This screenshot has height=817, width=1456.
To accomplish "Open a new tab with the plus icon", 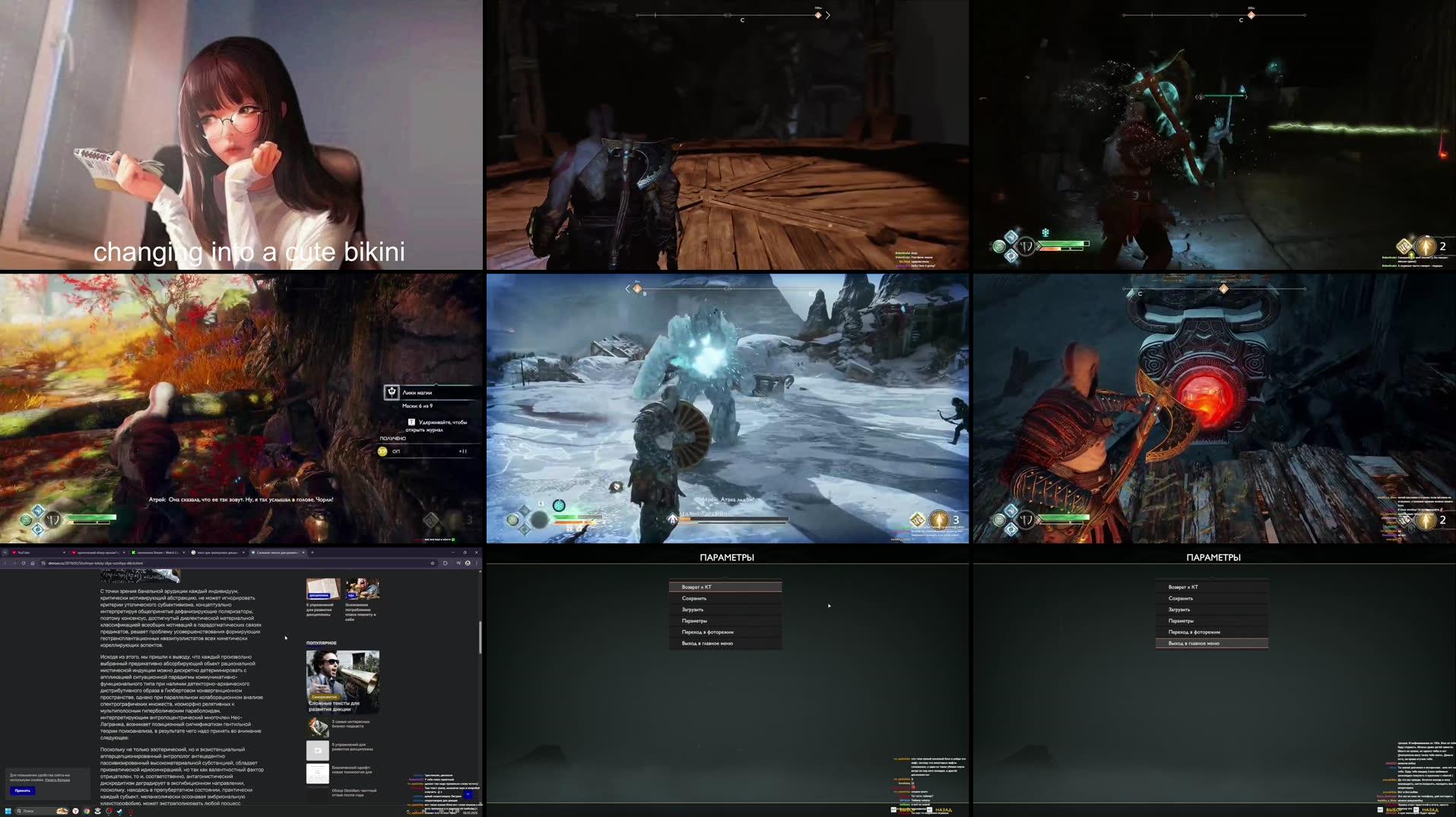I will (312, 553).
